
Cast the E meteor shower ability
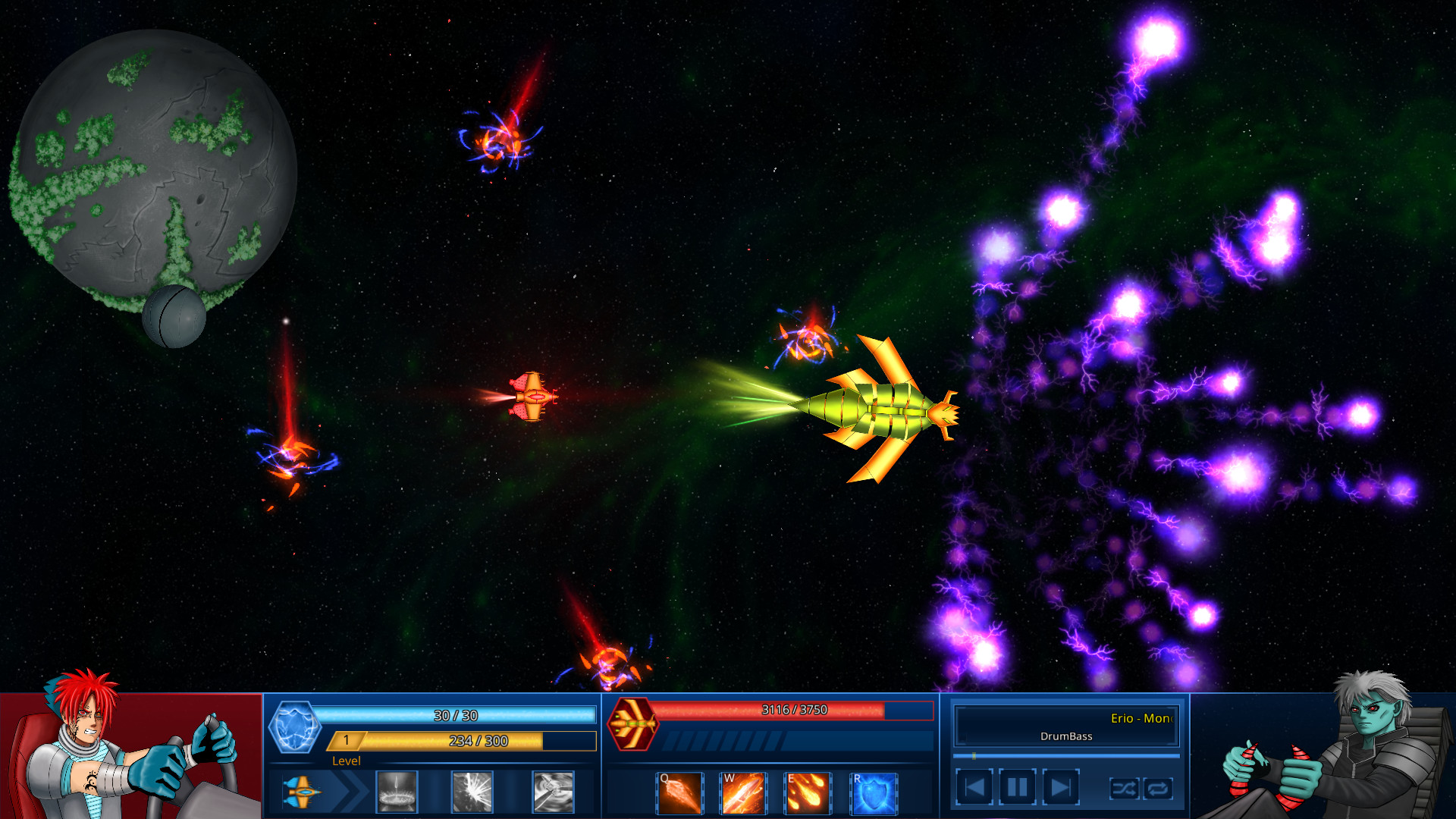[x=808, y=793]
